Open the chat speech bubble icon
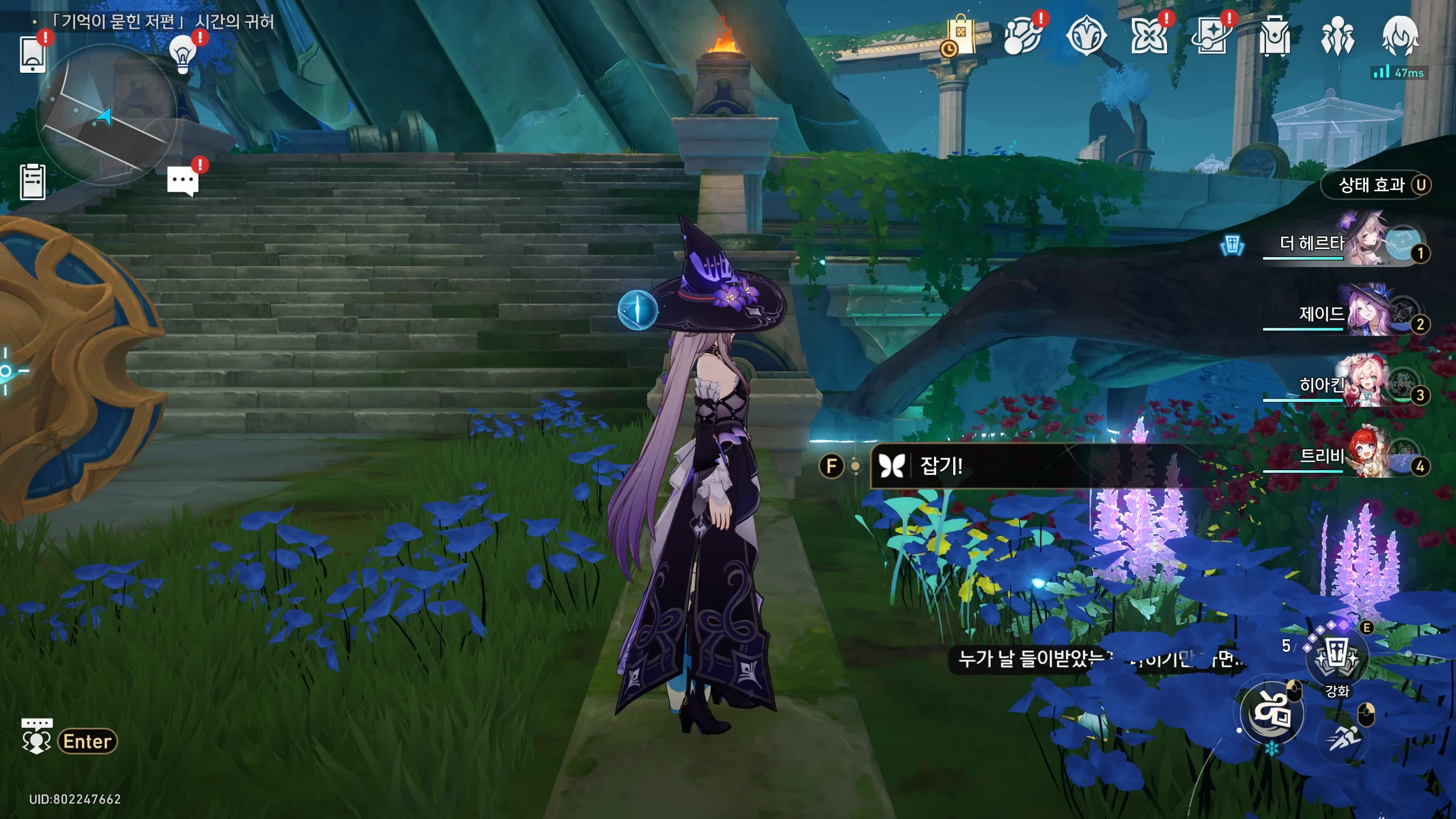The image size is (1456, 819). pos(183,181)
